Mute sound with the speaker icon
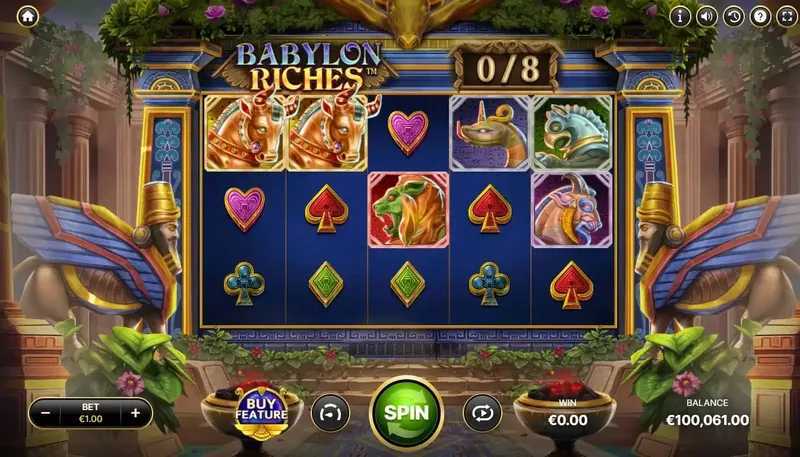 click(707, 16)
